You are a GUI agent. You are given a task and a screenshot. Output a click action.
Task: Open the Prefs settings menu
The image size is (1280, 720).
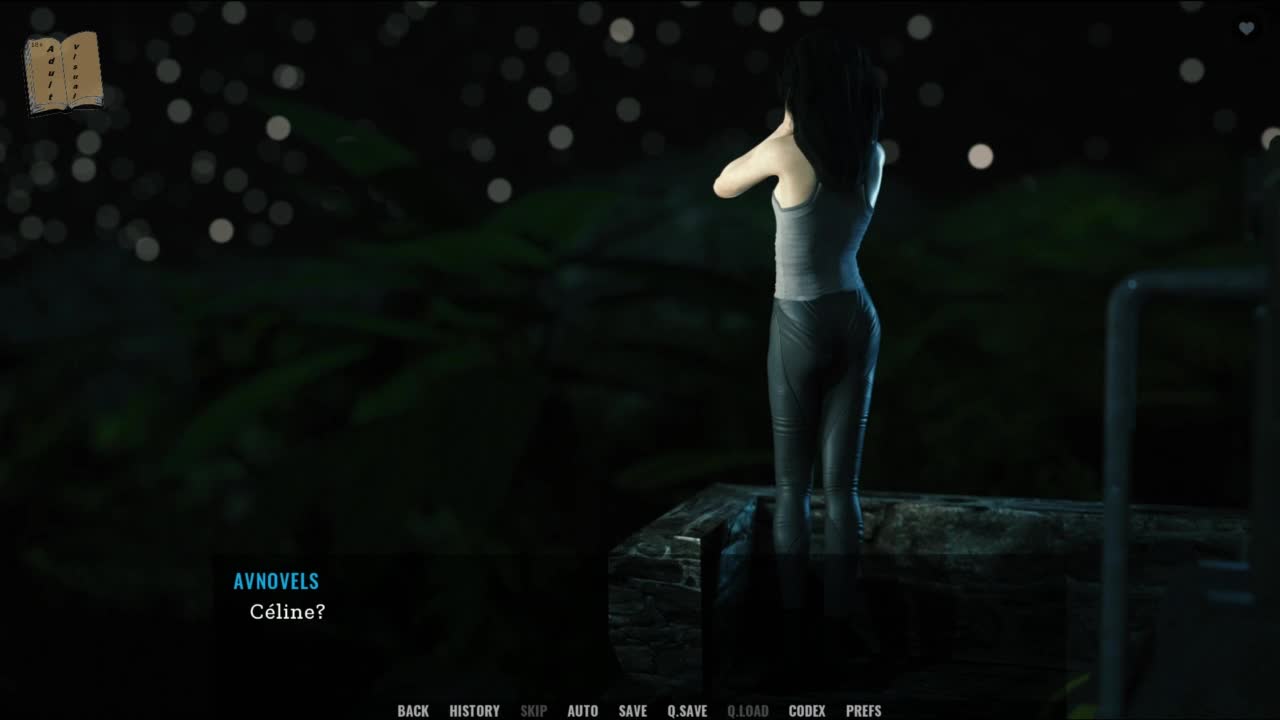coord(863,711)
